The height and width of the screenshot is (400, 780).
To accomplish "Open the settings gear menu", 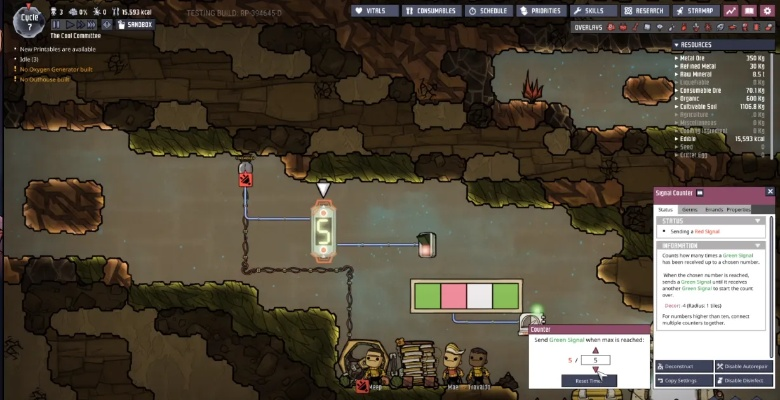I will (767, 11).
